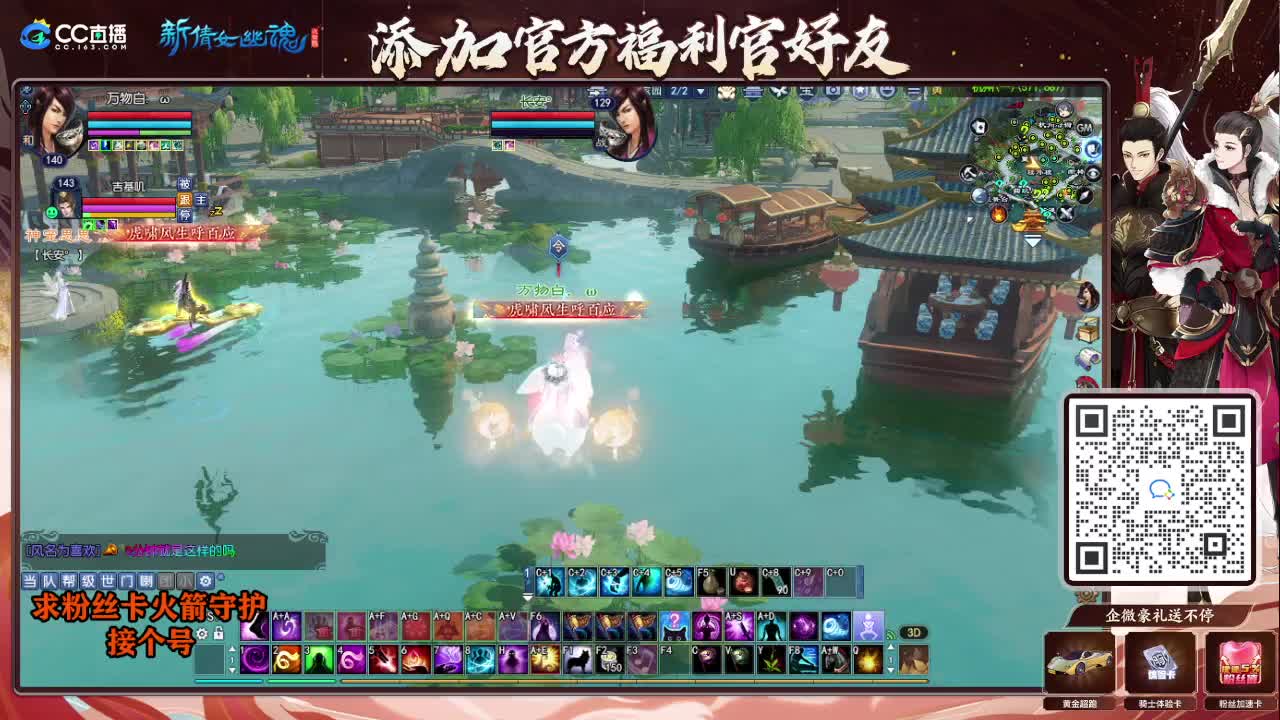
Task: Select the skill in hotbar slot 1
Action: [x=253, y=658]
